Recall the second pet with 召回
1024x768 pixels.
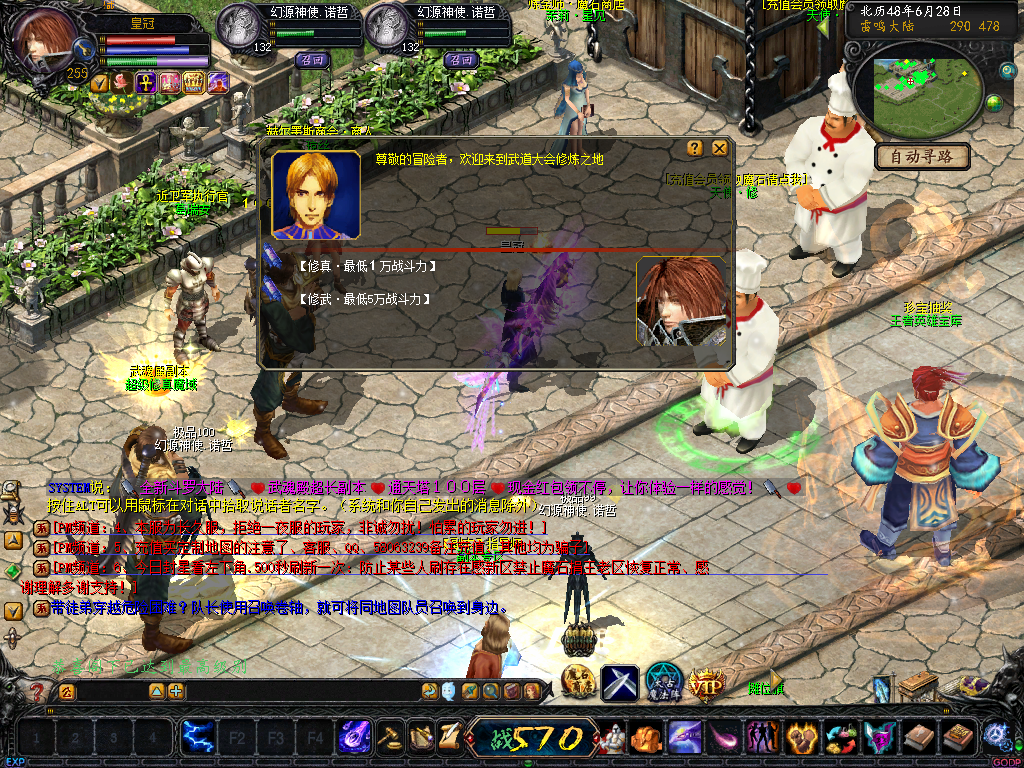pyautogui.click(x=460, y=60)
